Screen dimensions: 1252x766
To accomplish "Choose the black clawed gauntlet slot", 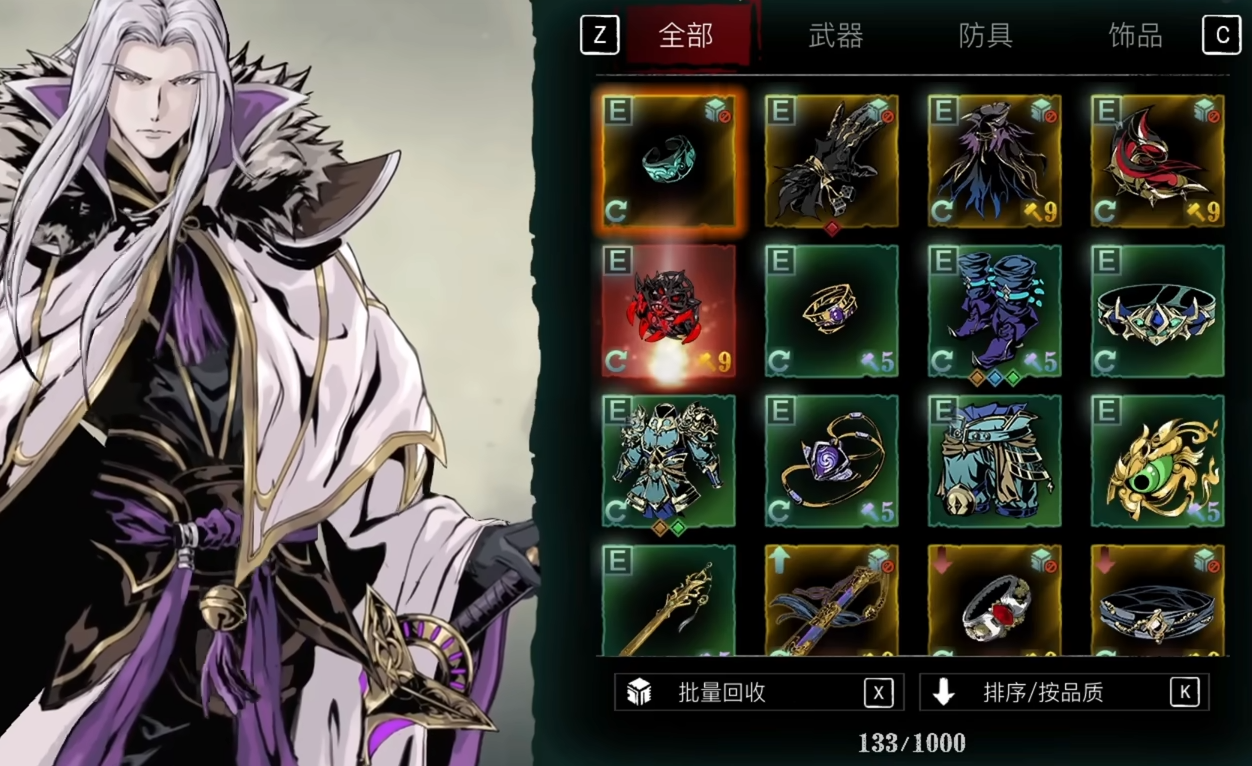I will [x=831, y=161].
